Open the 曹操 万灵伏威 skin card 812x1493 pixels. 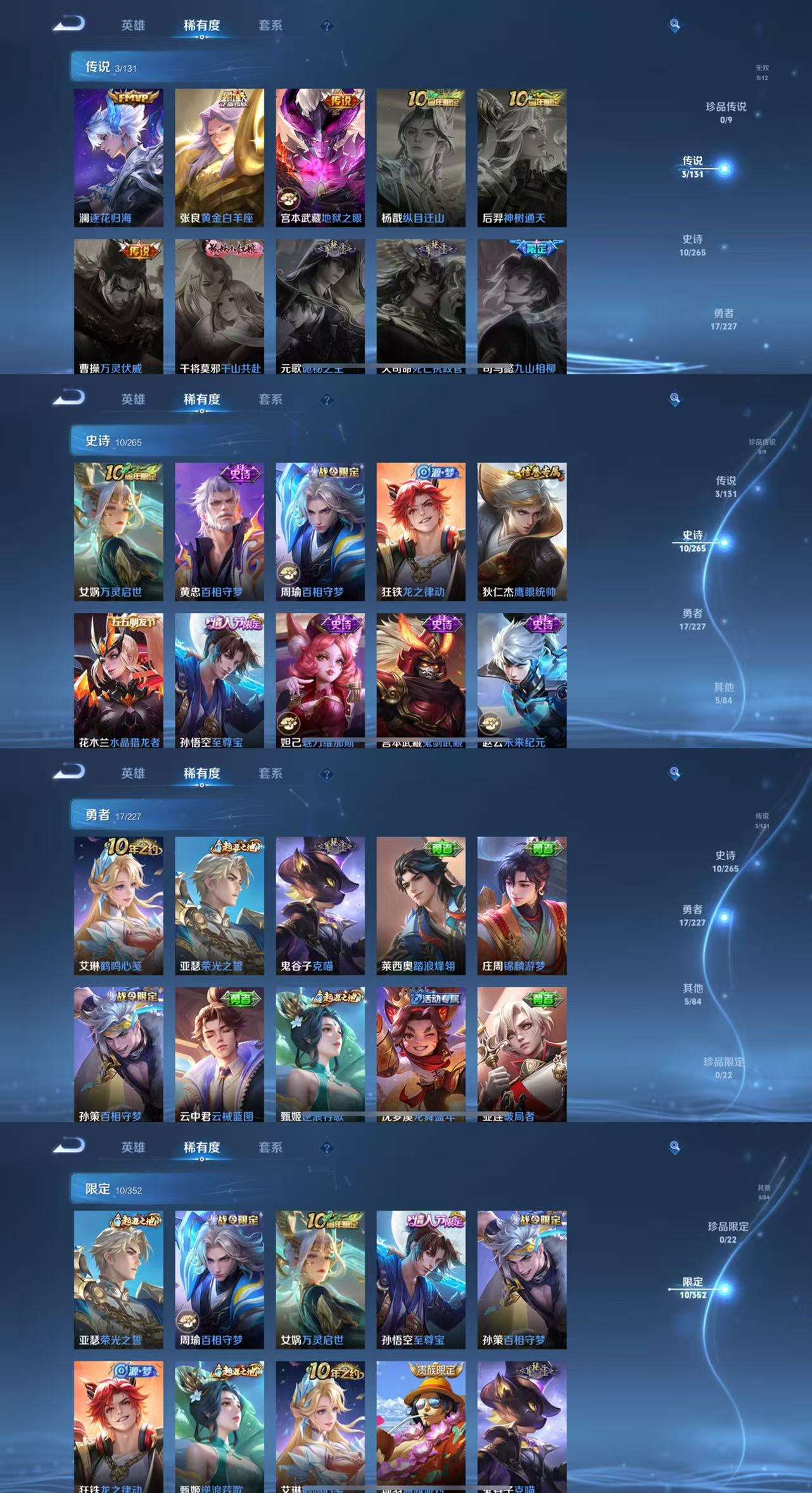tap(118, 305)
